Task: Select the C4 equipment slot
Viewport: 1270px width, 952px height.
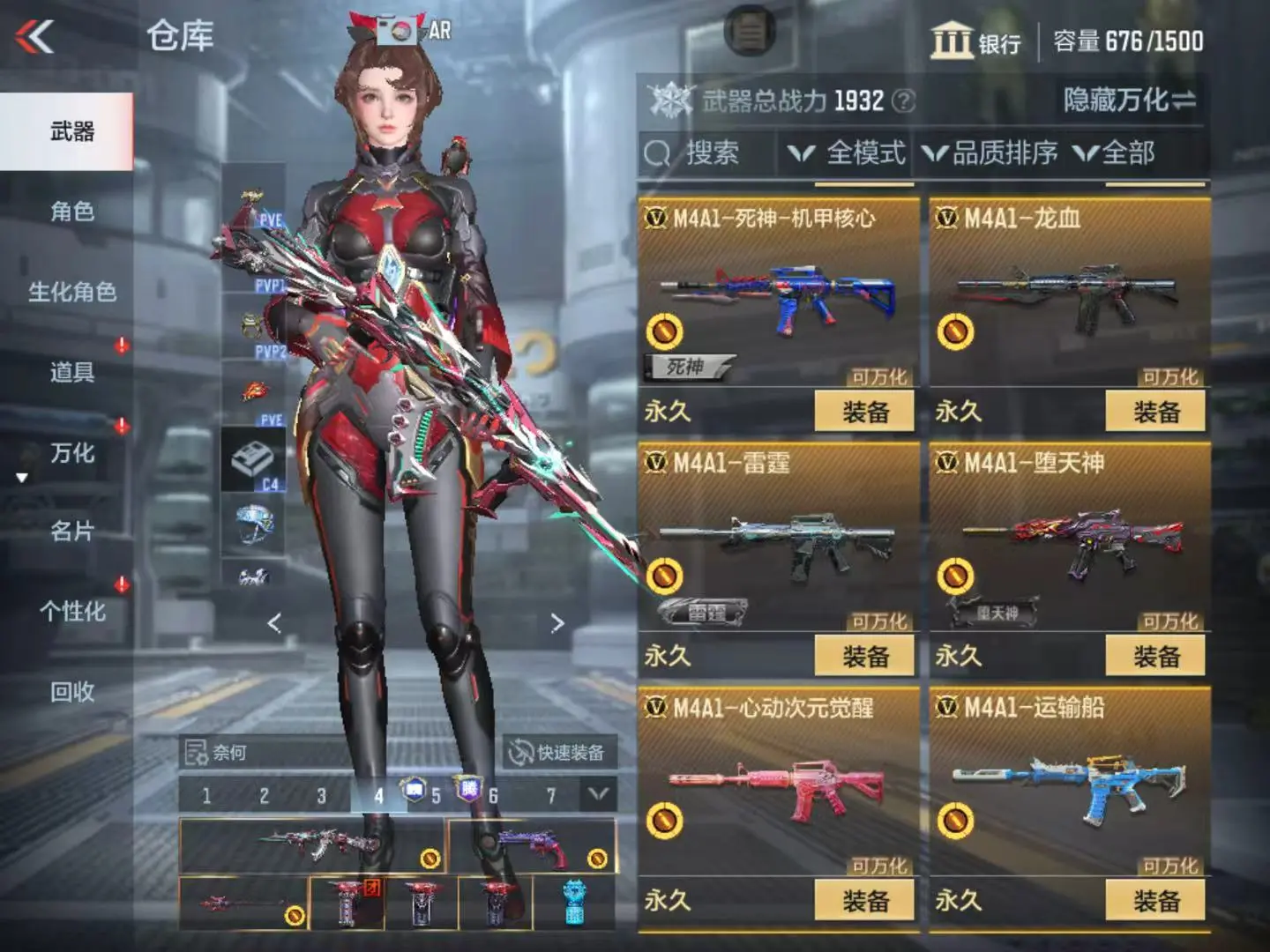Action: pos(253,459)
